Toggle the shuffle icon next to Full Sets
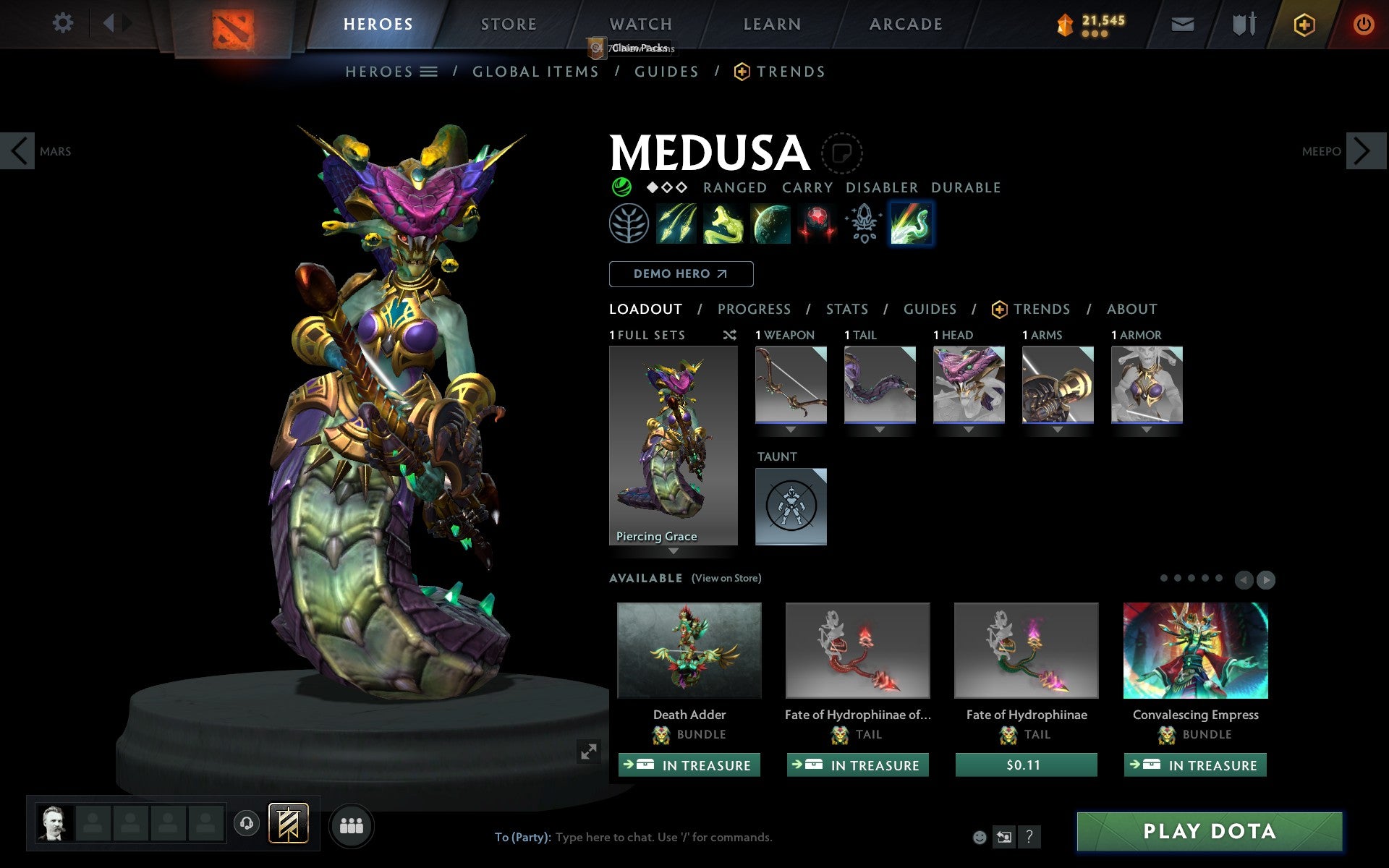 click(729, 335)
